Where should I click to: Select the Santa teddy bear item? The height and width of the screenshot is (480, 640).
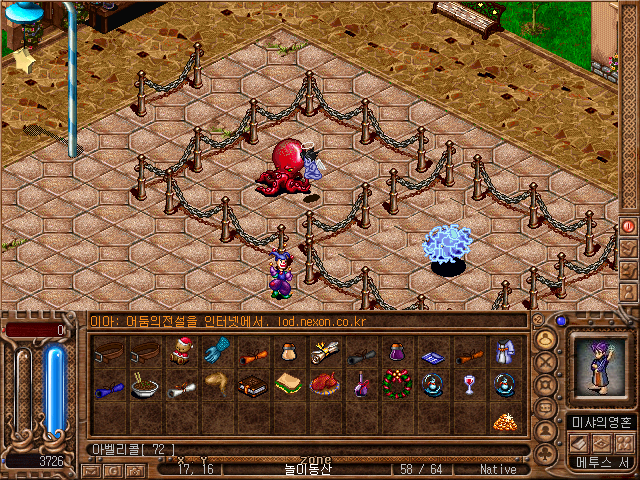181,351
